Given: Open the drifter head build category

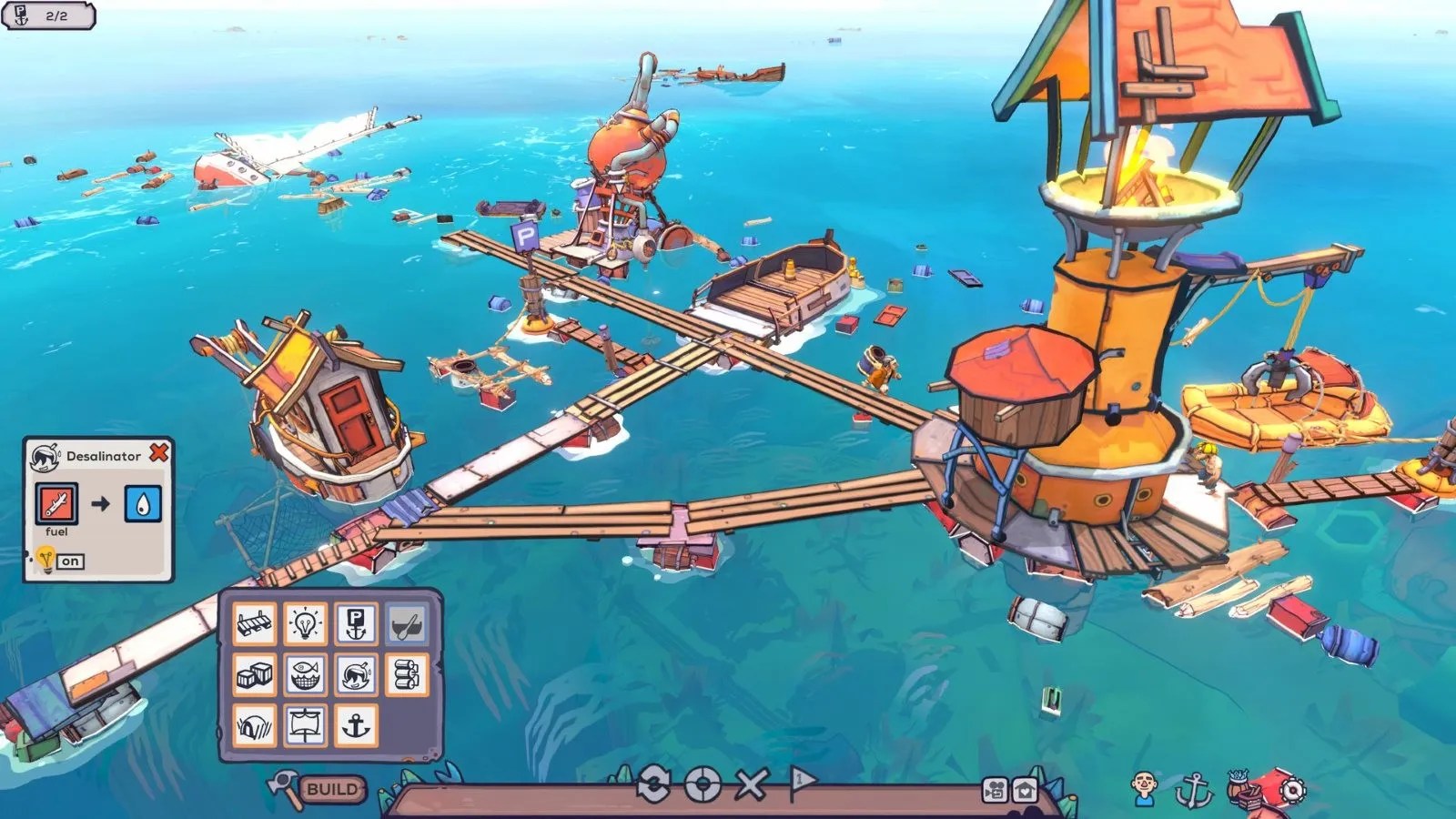Looking at the screenshot, I should pos(357,675).
